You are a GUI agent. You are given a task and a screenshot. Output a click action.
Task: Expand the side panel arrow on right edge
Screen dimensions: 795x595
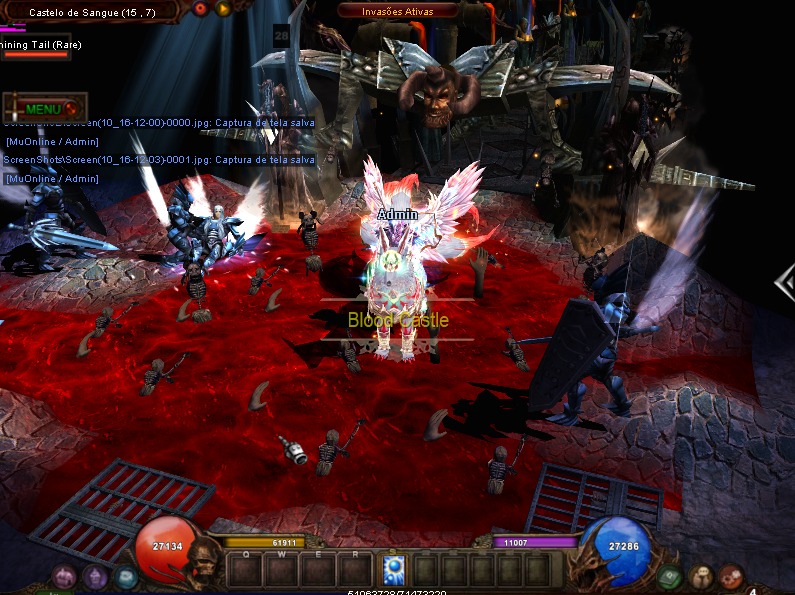[x=785, y=284]
